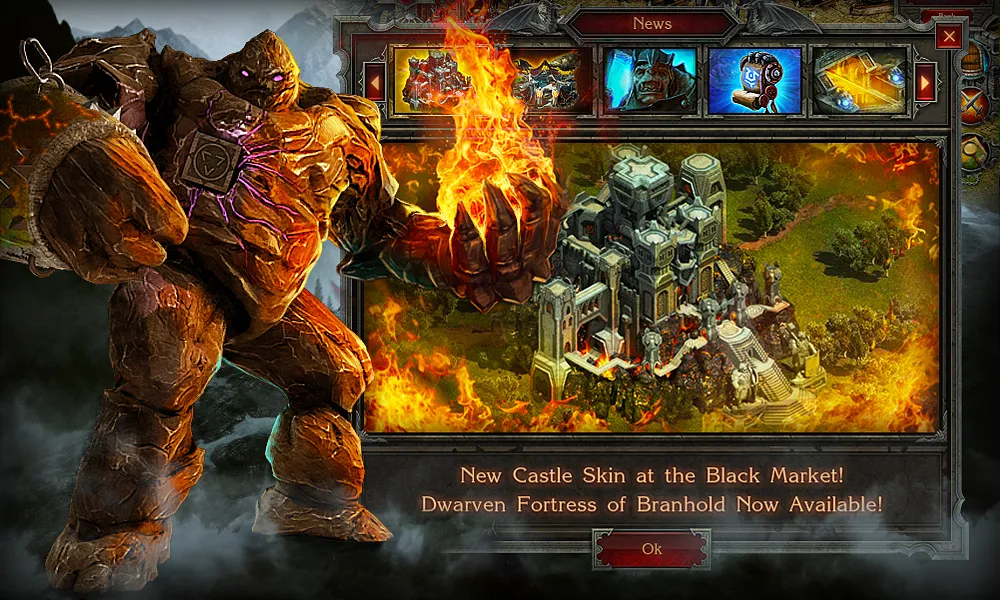Confirm the news with the Ok button
The height and width of the screenshot is (600, 1000).
(x=651, y=549)
